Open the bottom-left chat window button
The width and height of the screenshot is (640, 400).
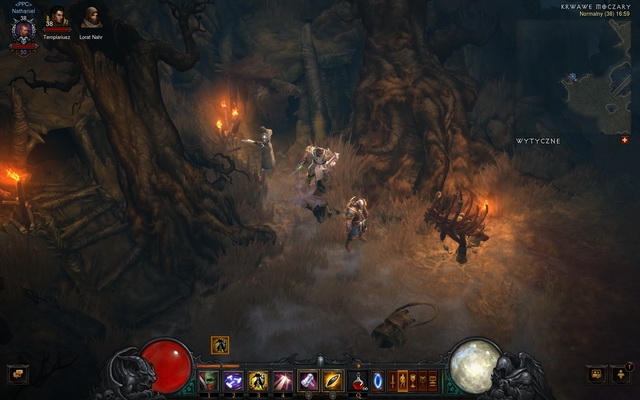[x=17, y=374]
